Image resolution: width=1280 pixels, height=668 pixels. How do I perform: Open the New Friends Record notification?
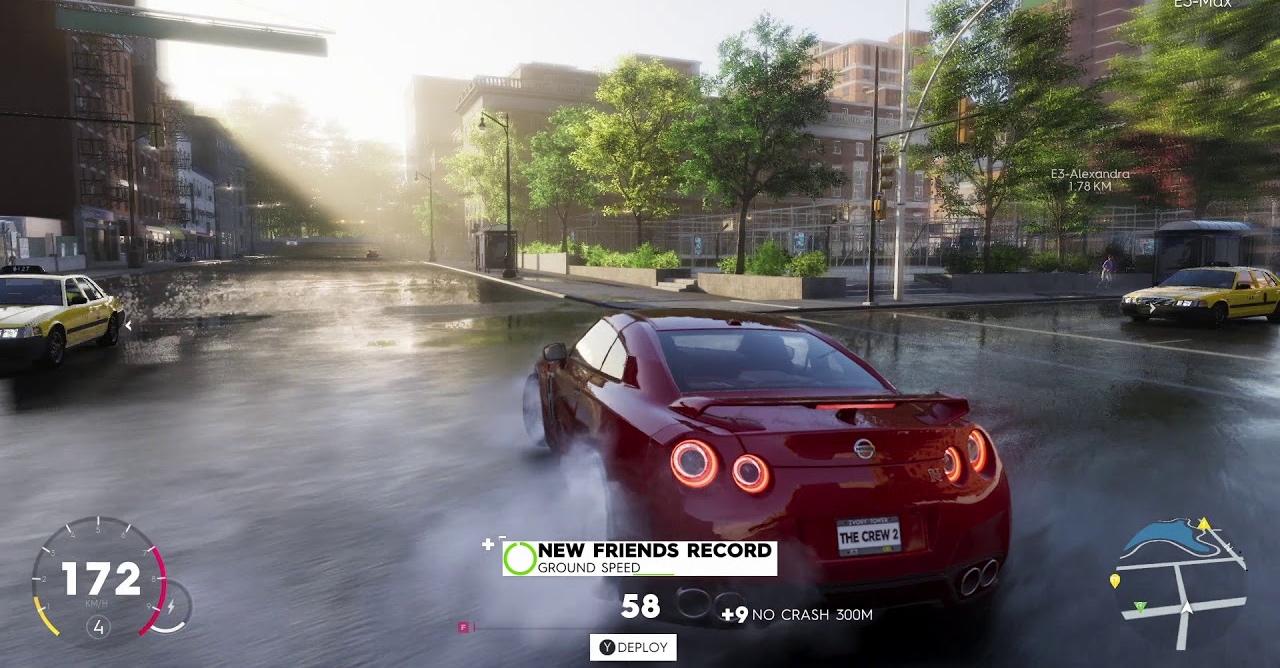(x=640, y=558)
